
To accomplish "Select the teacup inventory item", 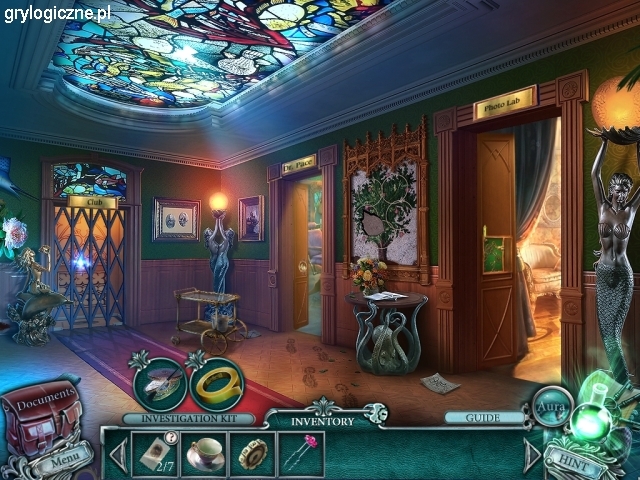I will [x=204, y=454].
